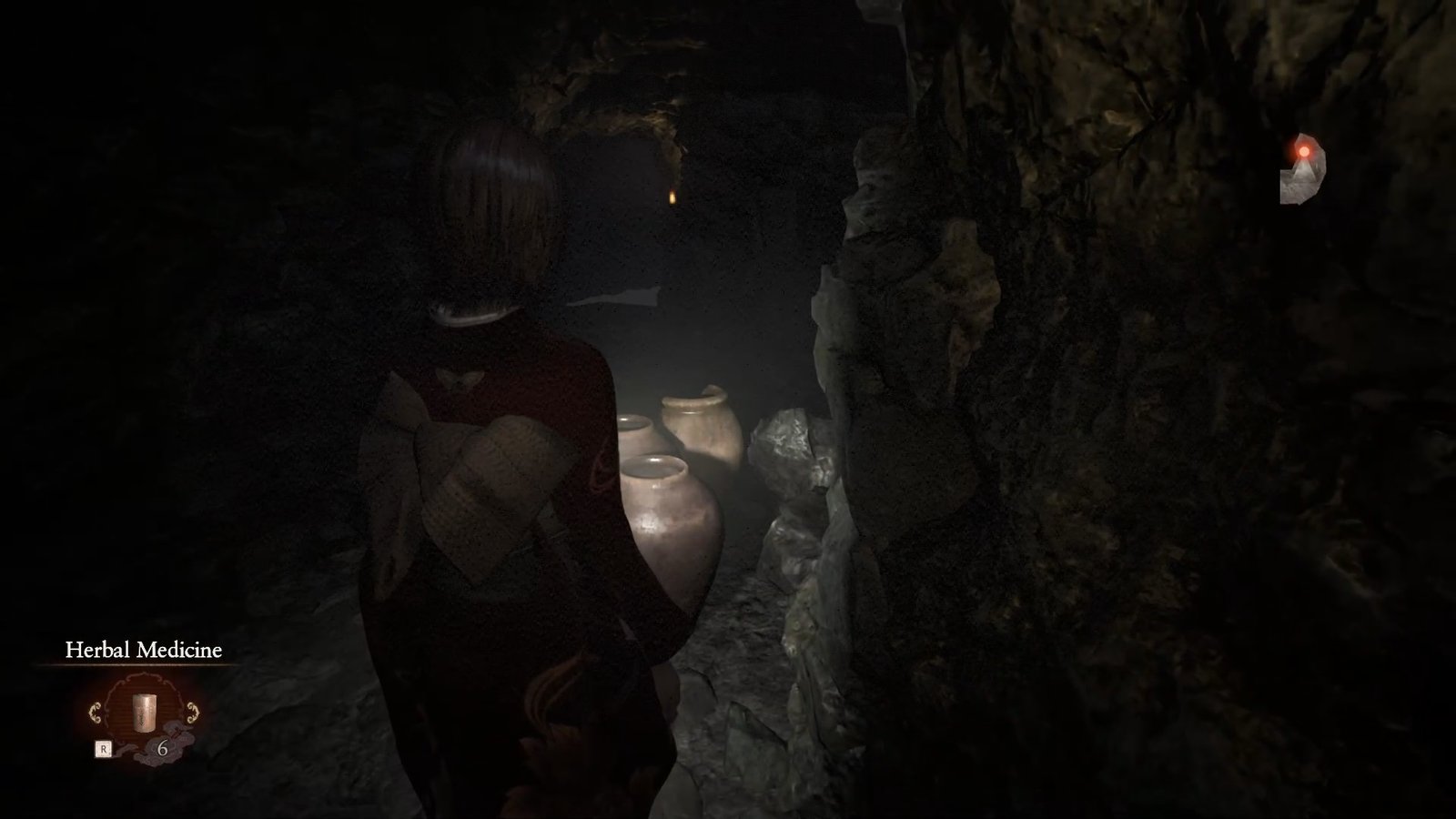Screen dimensions: 1456x819
Task: Click the right chevron ornament beside the item
Action: [x=193, y=712]
